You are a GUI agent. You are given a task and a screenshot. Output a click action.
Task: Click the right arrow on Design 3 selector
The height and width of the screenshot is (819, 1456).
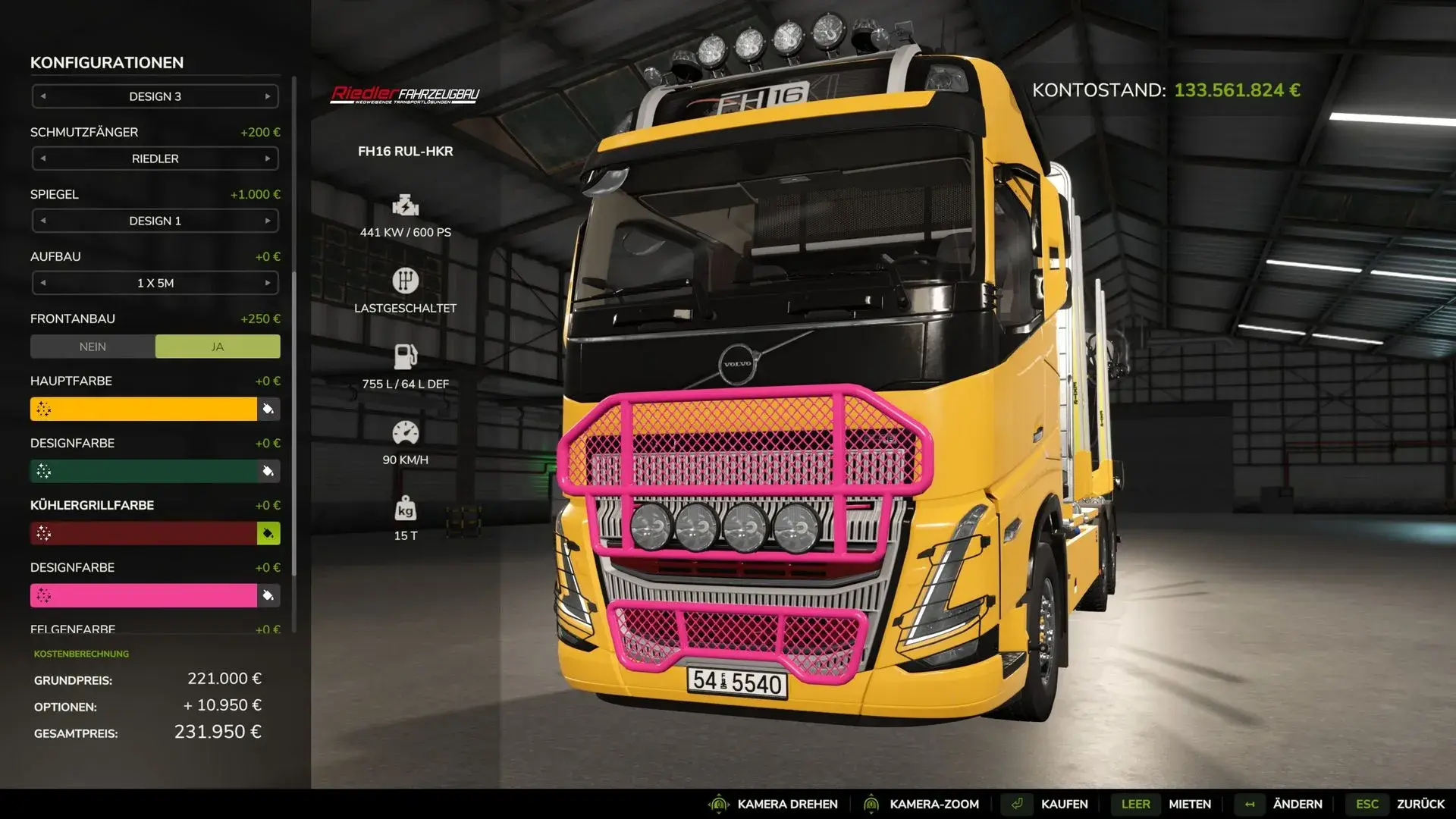(268, 96)
